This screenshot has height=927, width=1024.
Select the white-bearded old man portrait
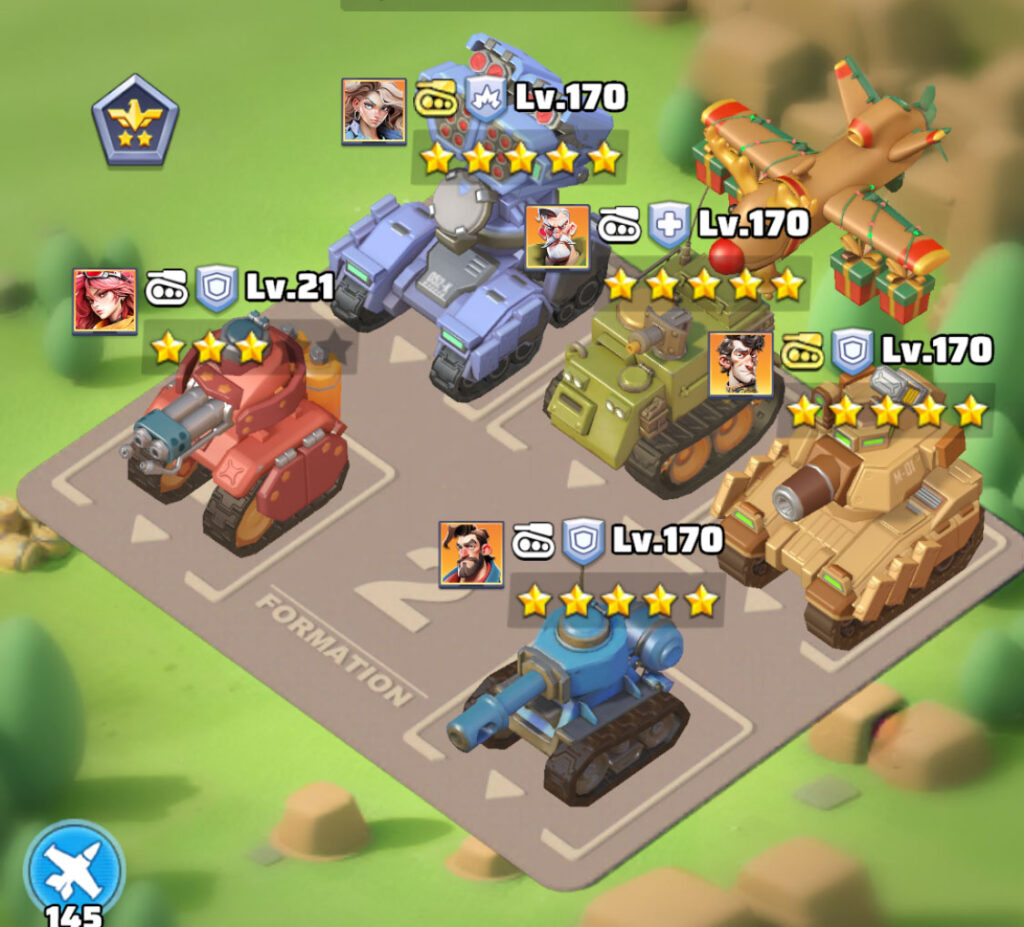click(557, 237)
